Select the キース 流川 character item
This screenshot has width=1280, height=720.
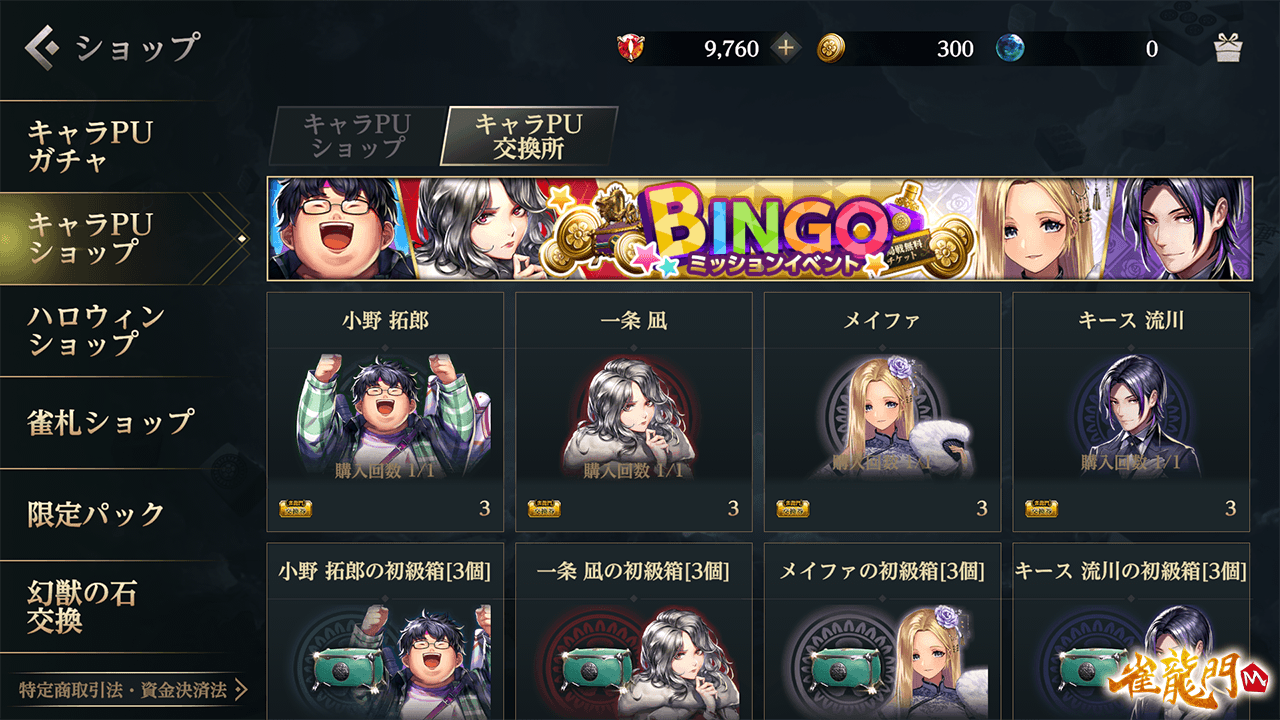[x=1131, y=411]
